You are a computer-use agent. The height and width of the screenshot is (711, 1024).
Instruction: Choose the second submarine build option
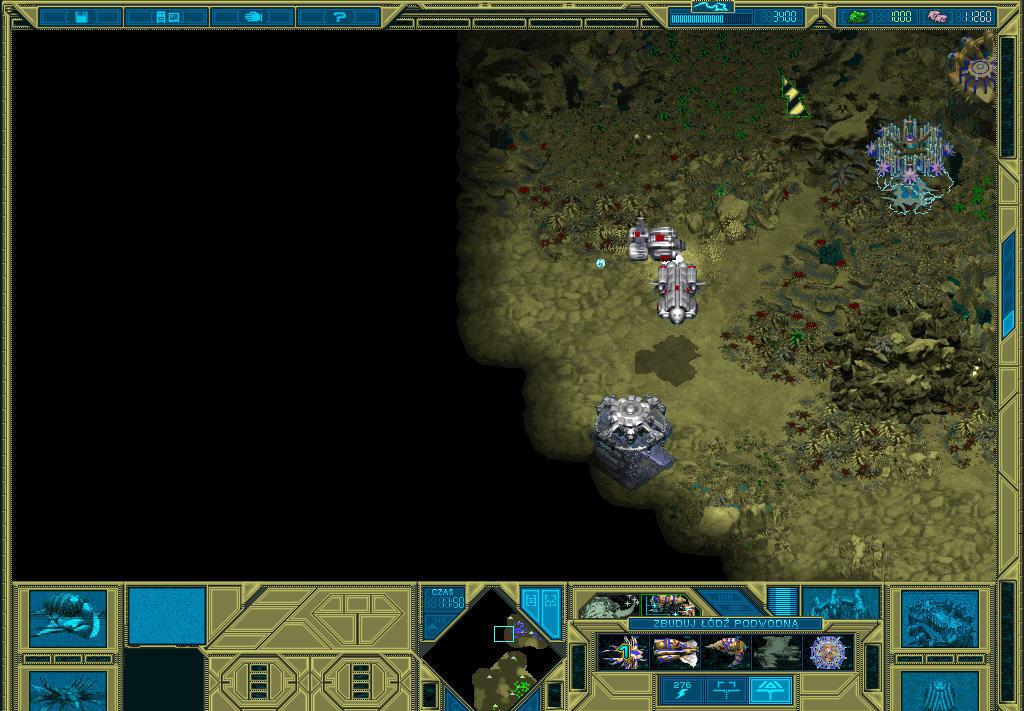point(674,653)
